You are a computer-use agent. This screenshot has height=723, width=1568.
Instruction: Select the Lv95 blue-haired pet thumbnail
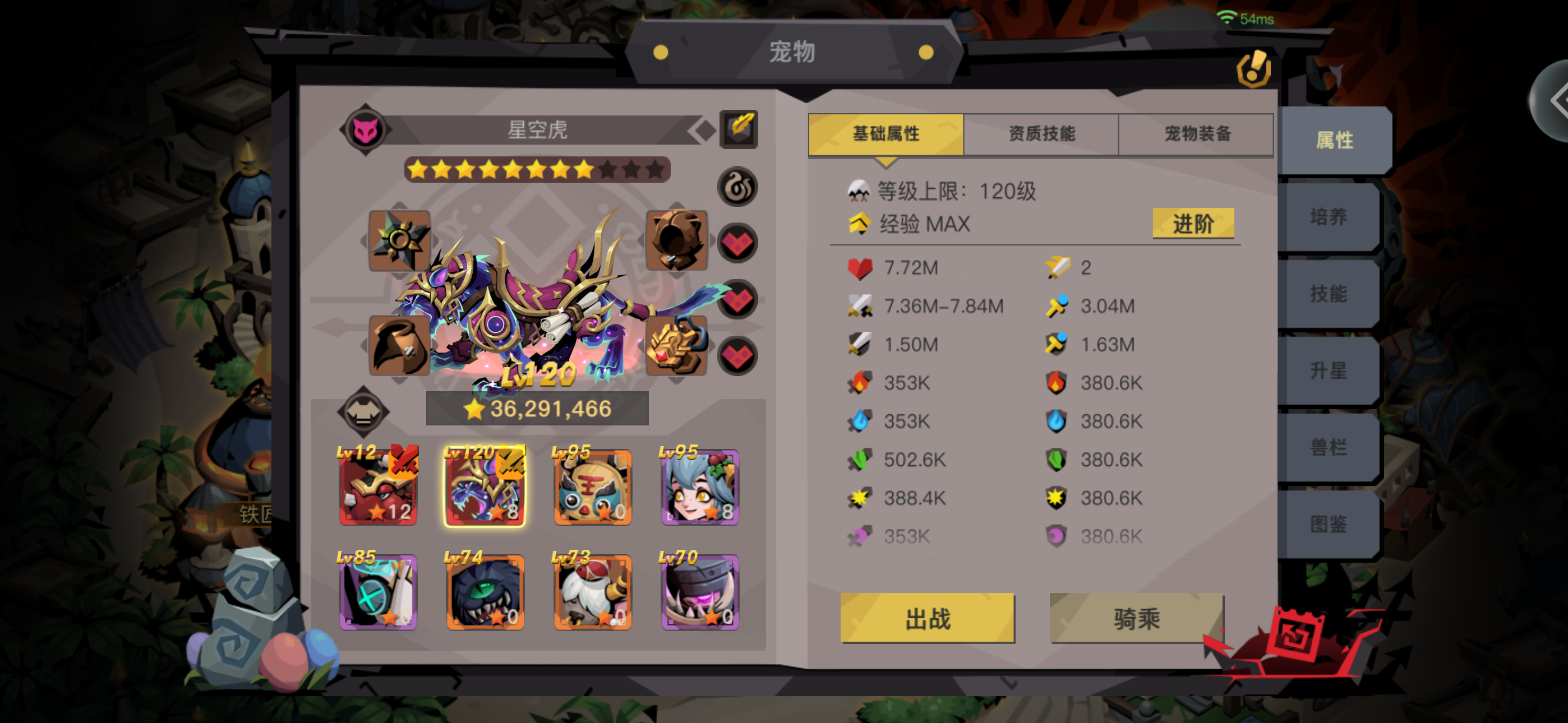699,486
